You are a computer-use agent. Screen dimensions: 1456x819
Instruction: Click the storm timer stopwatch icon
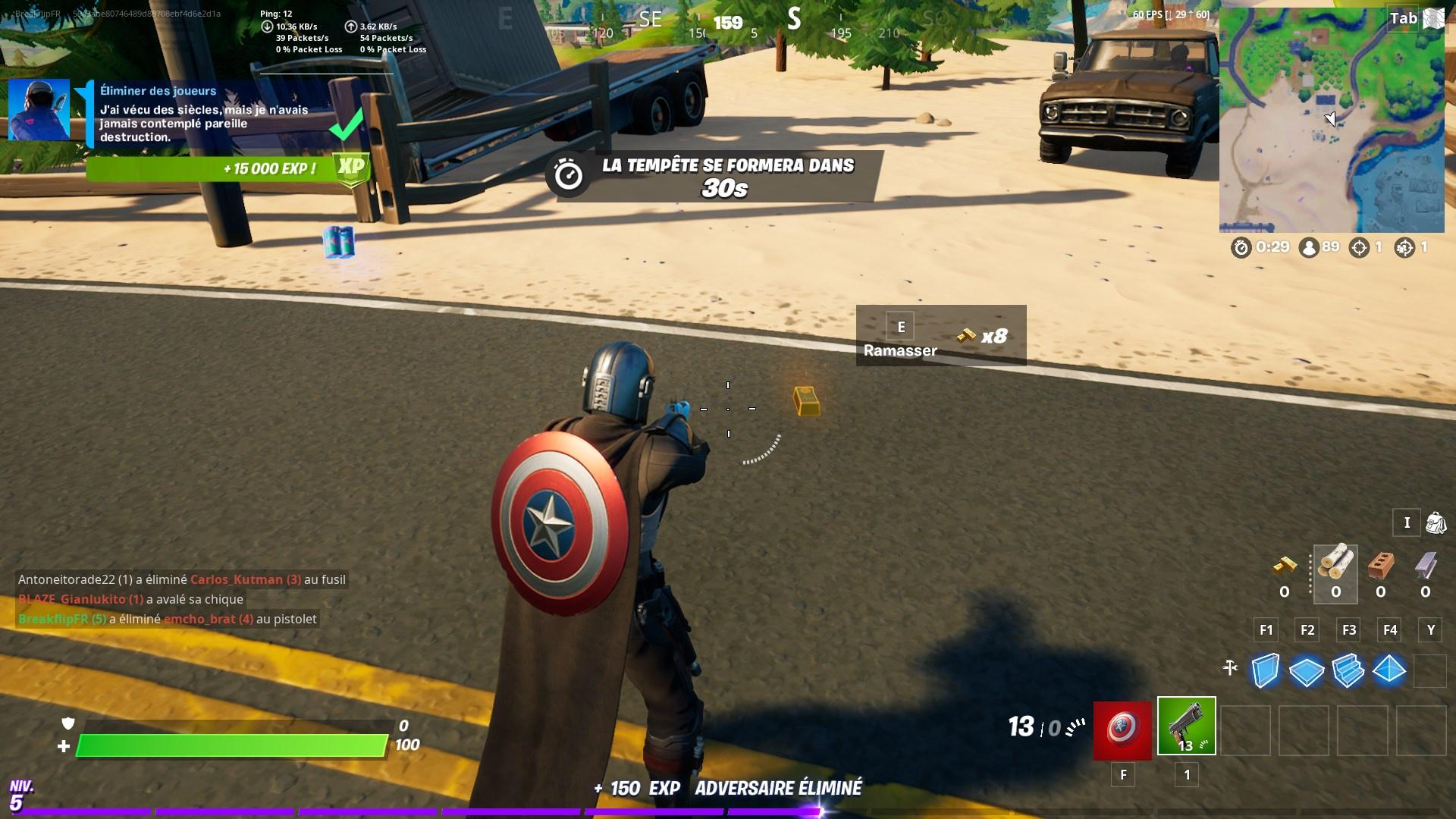[1241, 248]
